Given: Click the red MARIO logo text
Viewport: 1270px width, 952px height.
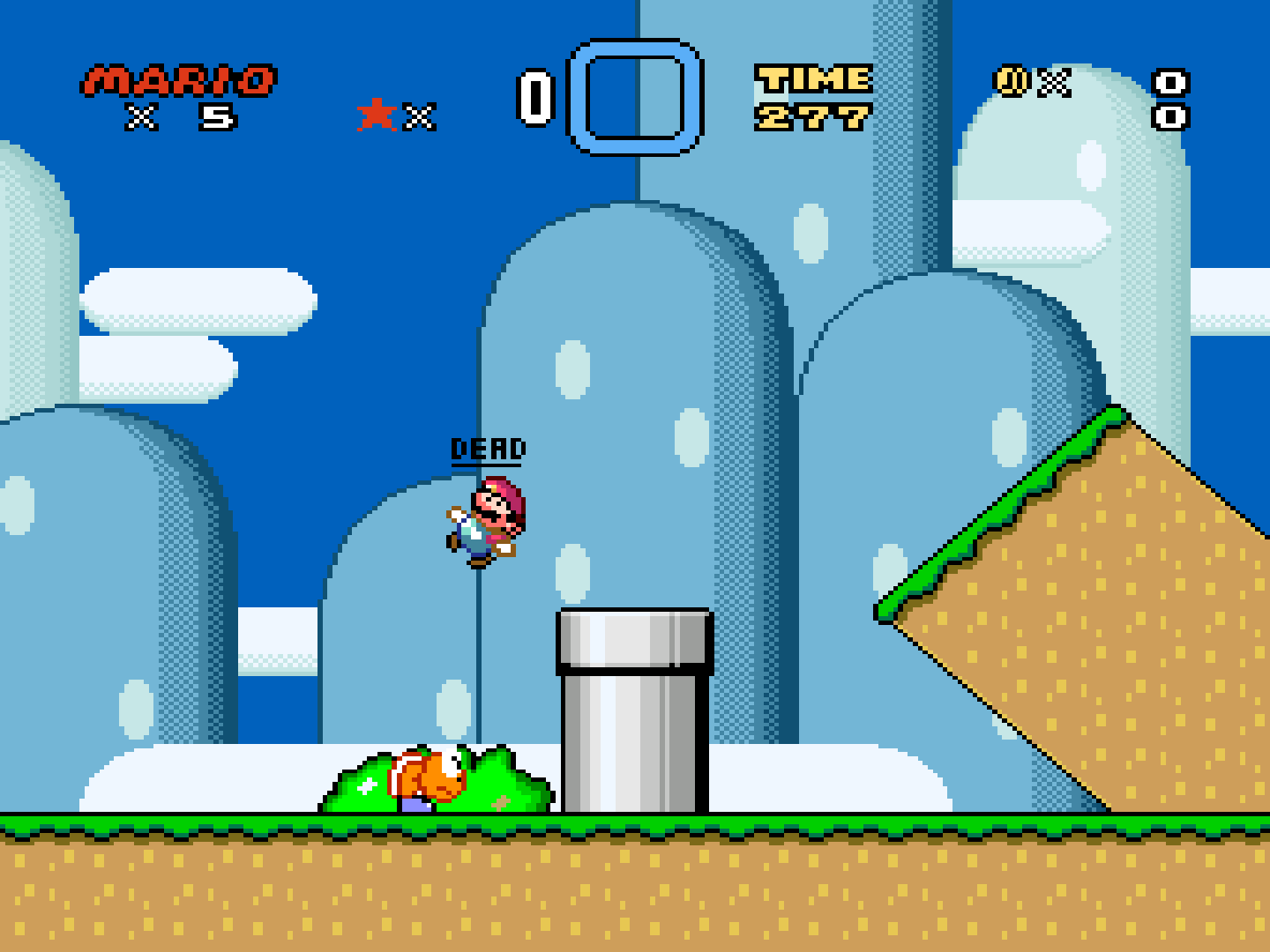Looking at the screenshot, I should click(x=173, y=82).
